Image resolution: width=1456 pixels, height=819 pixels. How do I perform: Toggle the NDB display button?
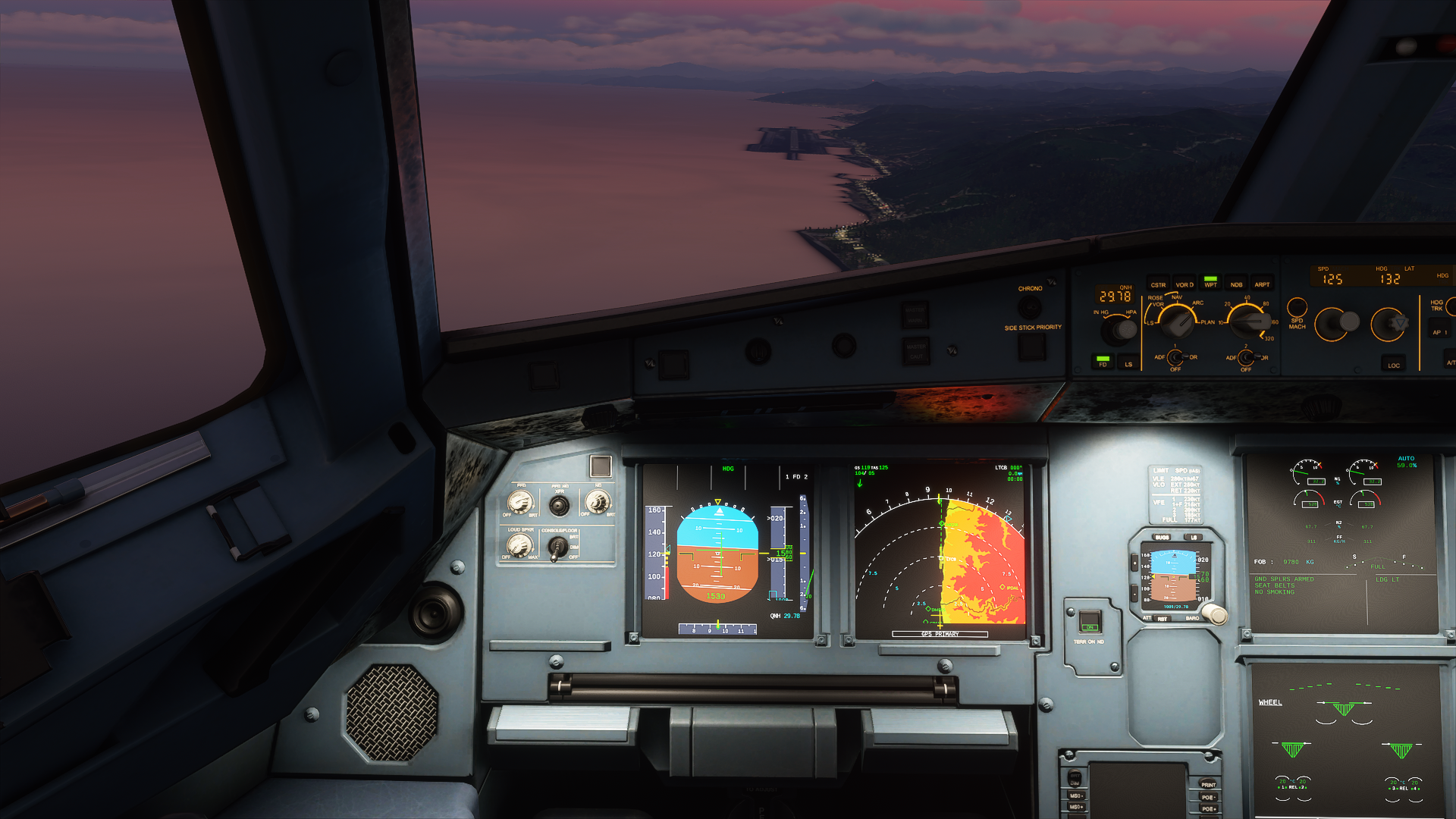pos(1236,284)
